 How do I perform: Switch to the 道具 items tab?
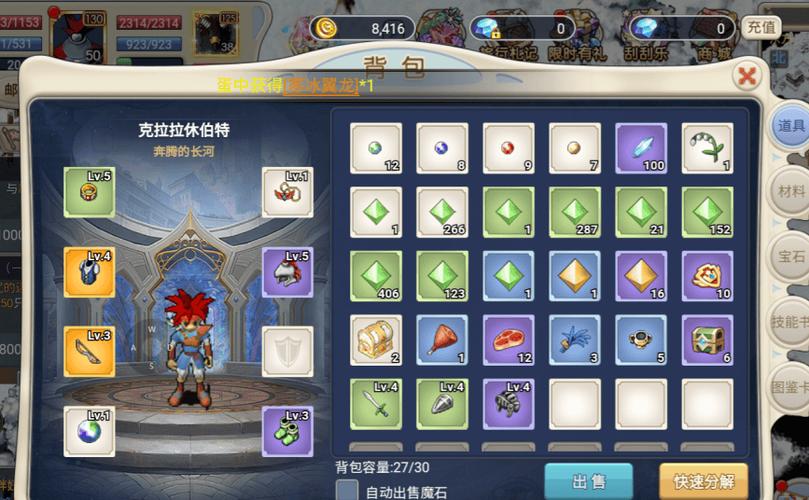click(790, 126)
